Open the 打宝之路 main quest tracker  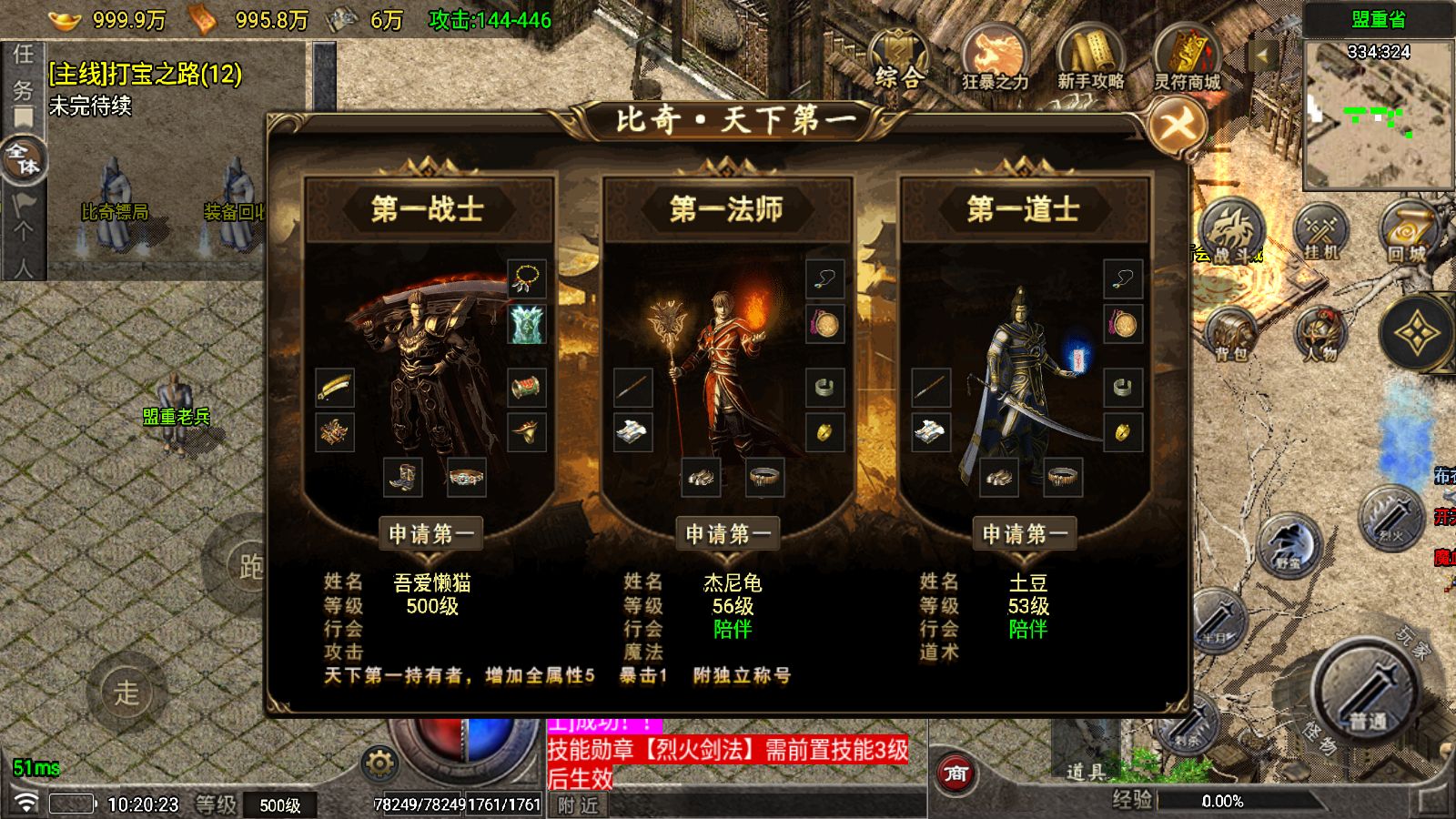coord(146,74)
